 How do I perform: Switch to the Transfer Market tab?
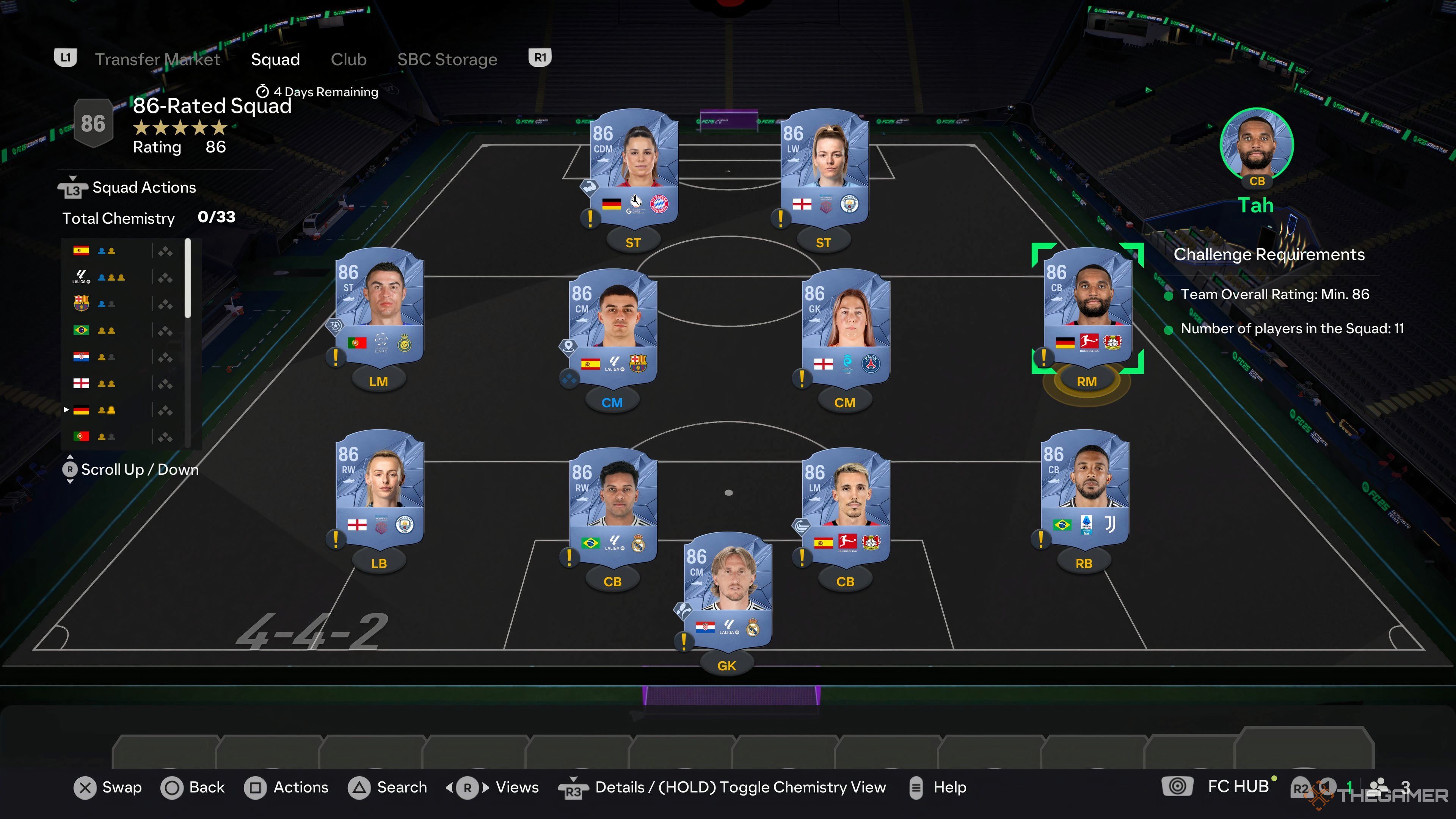click(x=157, y=60)
